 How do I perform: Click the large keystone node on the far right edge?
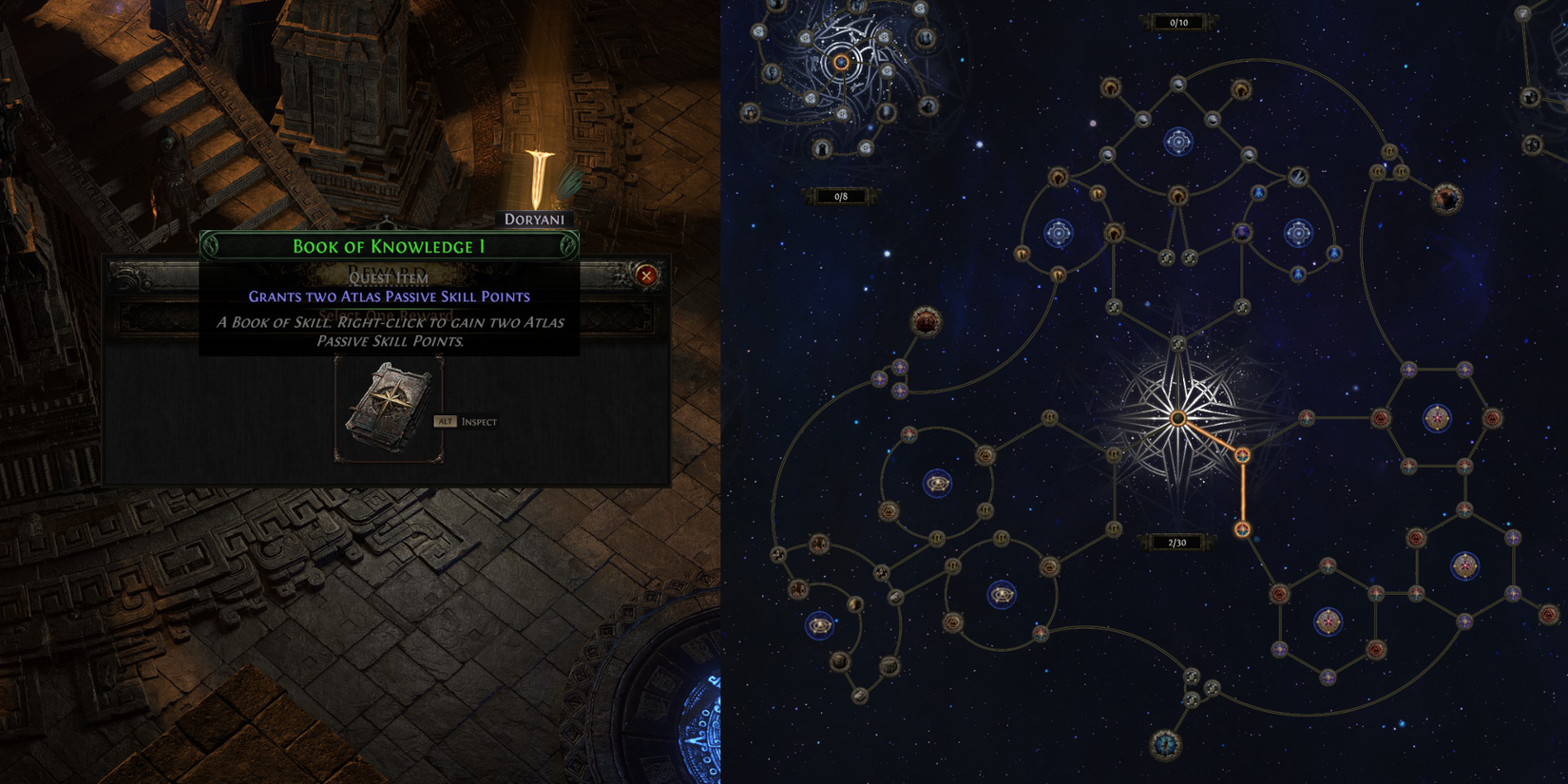(x=1447, y=198)
